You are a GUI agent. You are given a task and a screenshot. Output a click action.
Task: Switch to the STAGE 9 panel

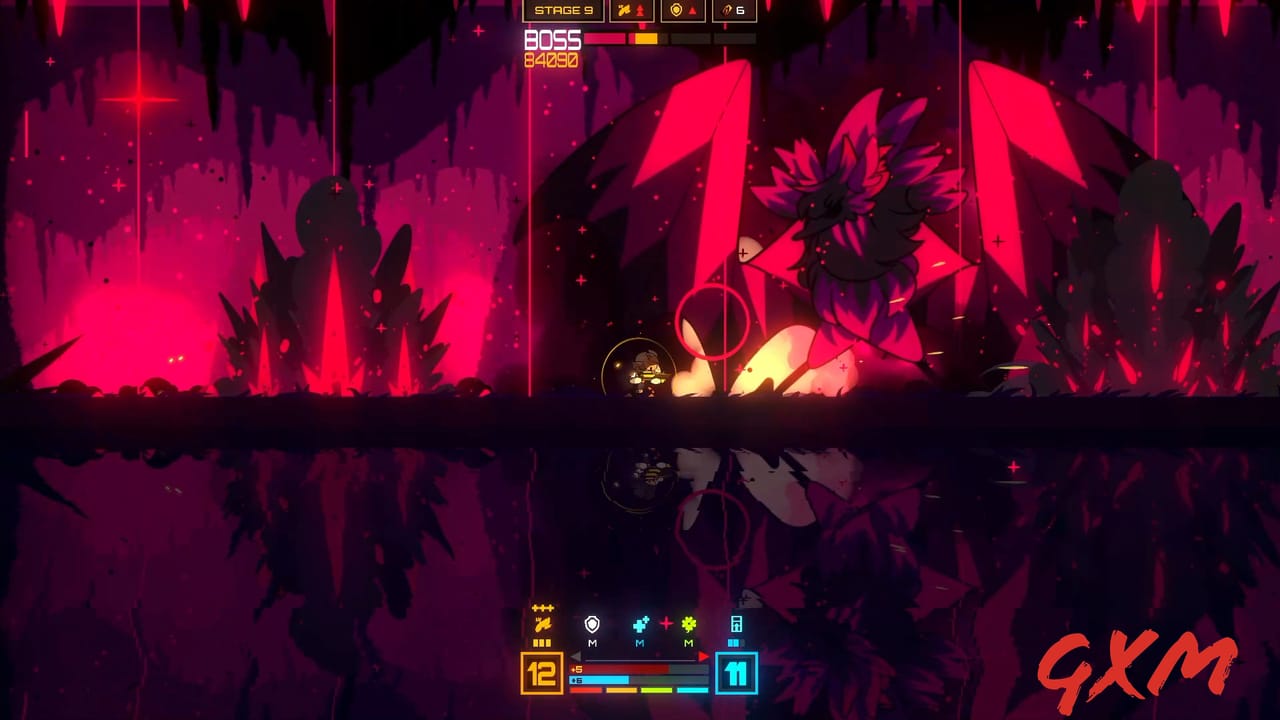click(563, 9)
